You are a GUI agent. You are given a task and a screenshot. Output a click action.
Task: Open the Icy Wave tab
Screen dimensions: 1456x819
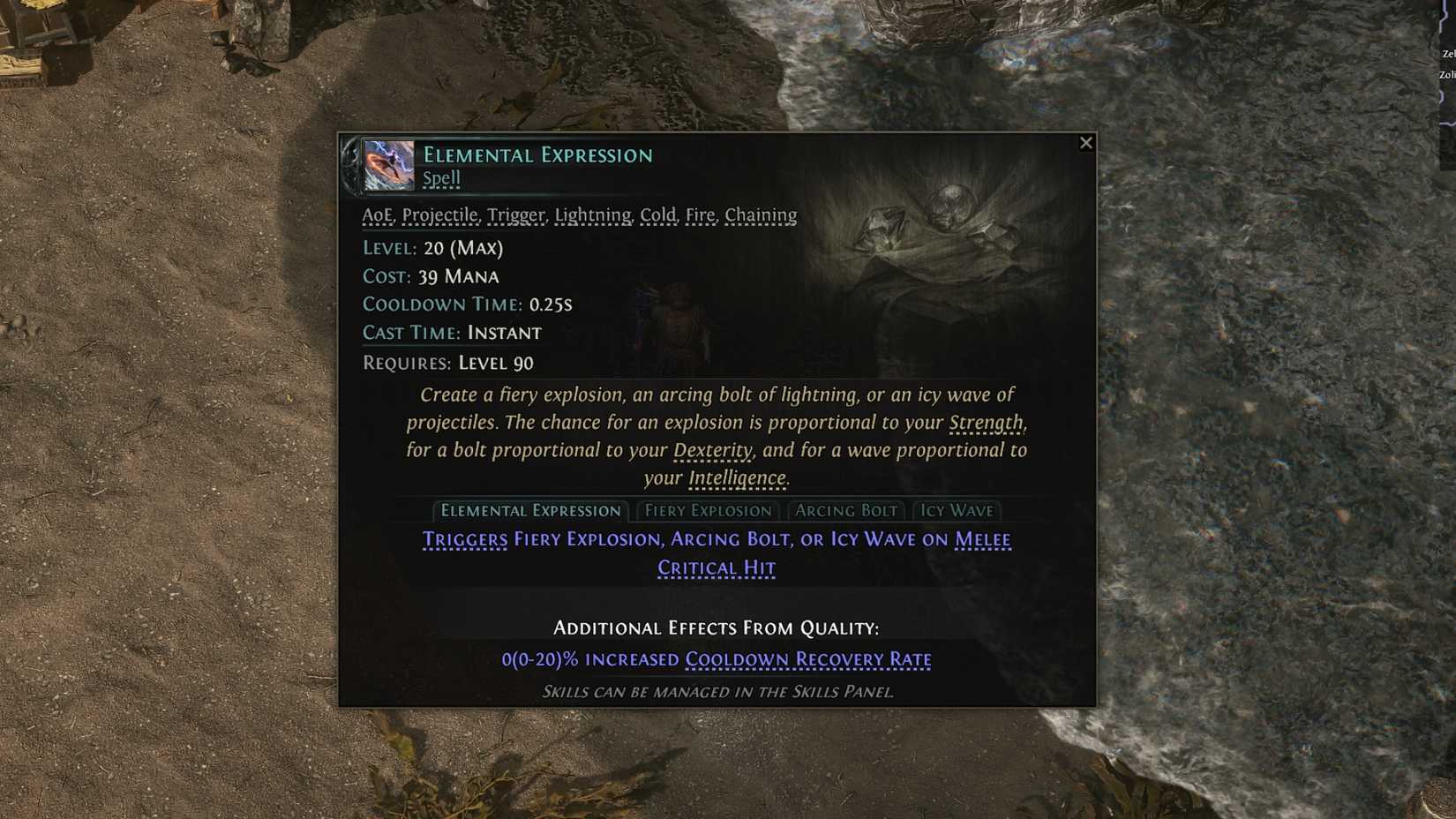pyautogui.click(x=957, y=510)
